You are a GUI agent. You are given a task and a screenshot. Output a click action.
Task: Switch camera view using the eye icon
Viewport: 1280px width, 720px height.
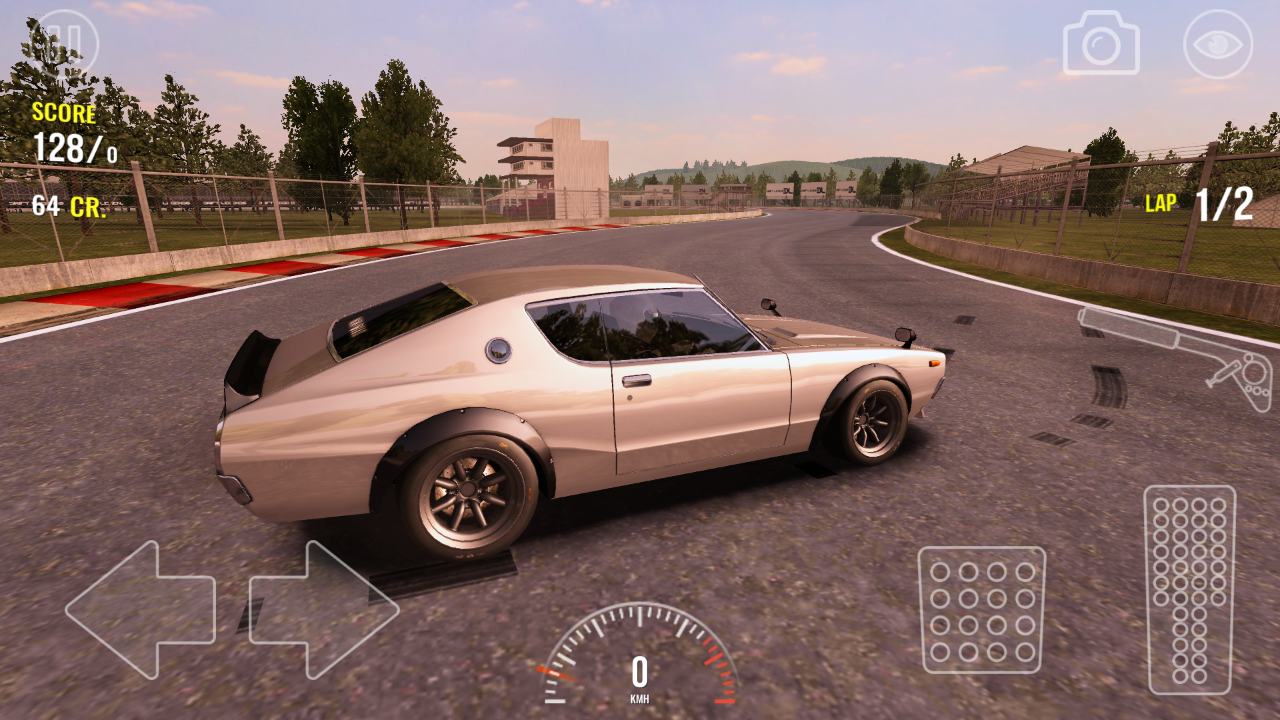coord(1217,44)
